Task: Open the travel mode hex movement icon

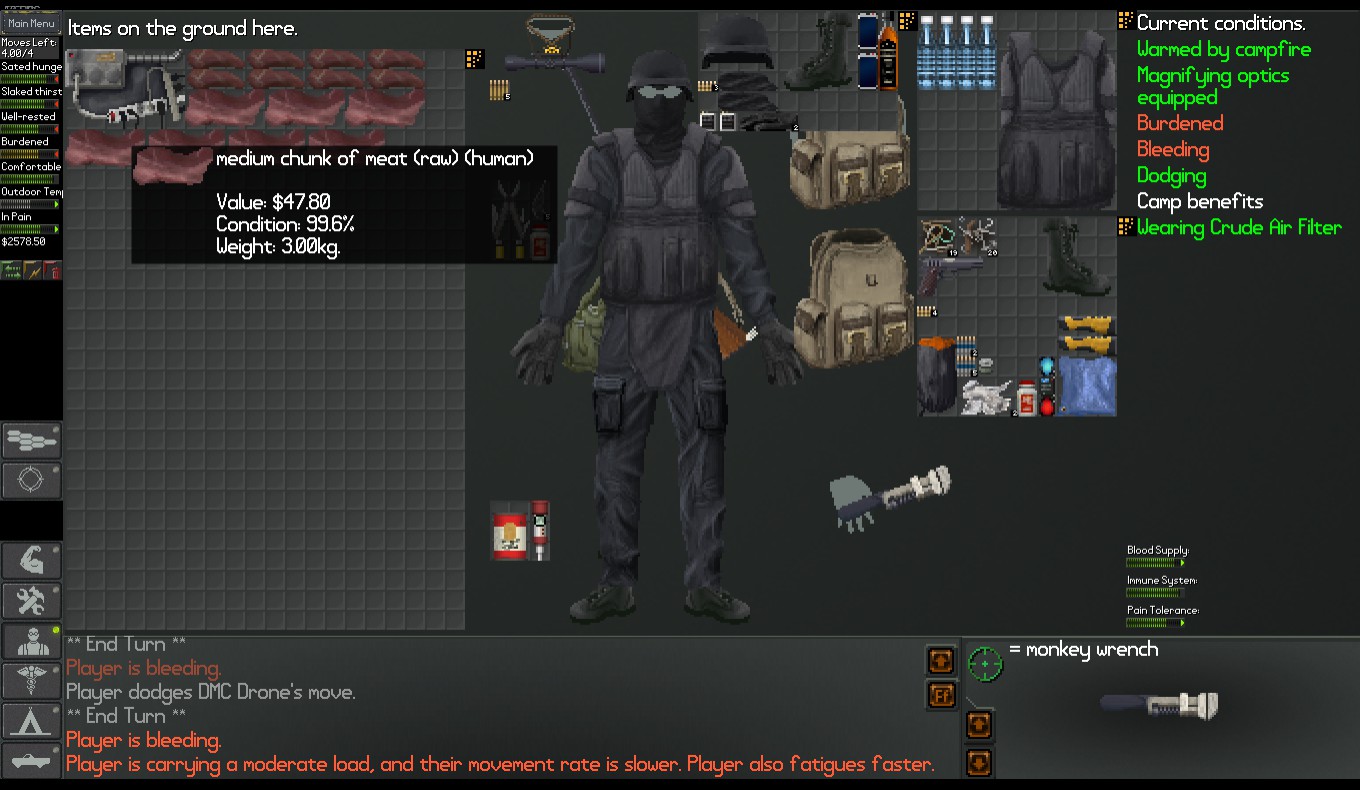Action: click(31, 440)
